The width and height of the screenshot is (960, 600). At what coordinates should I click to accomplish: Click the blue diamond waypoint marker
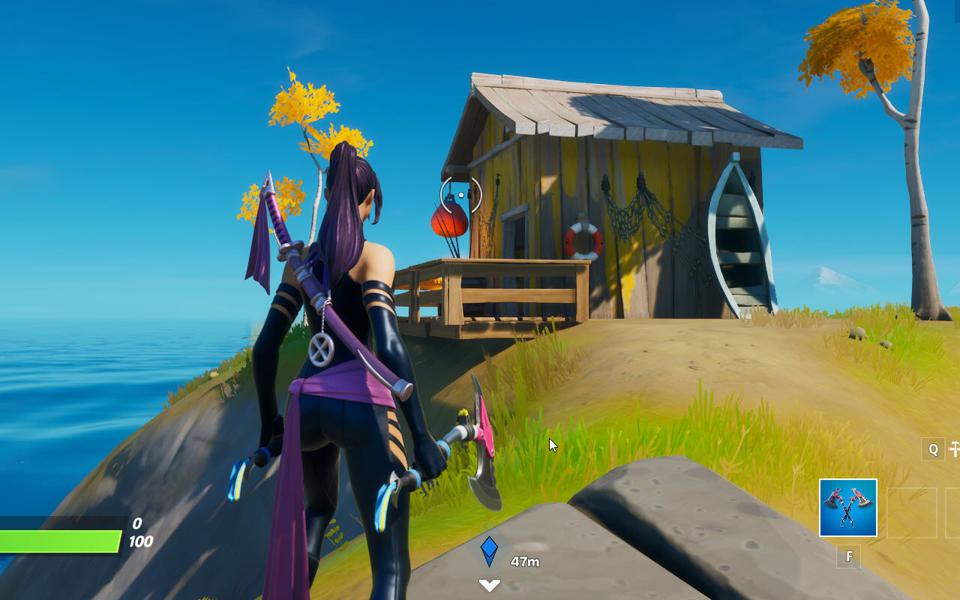point(489,551)
